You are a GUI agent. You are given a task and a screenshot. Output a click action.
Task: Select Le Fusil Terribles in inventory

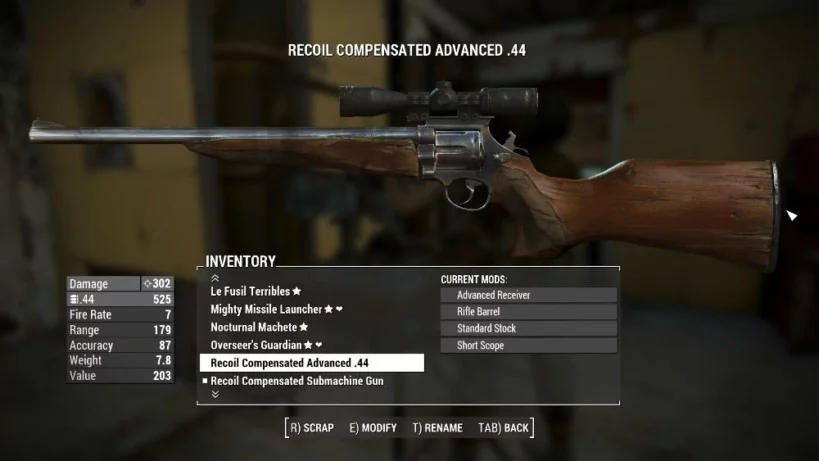(250, 291)
